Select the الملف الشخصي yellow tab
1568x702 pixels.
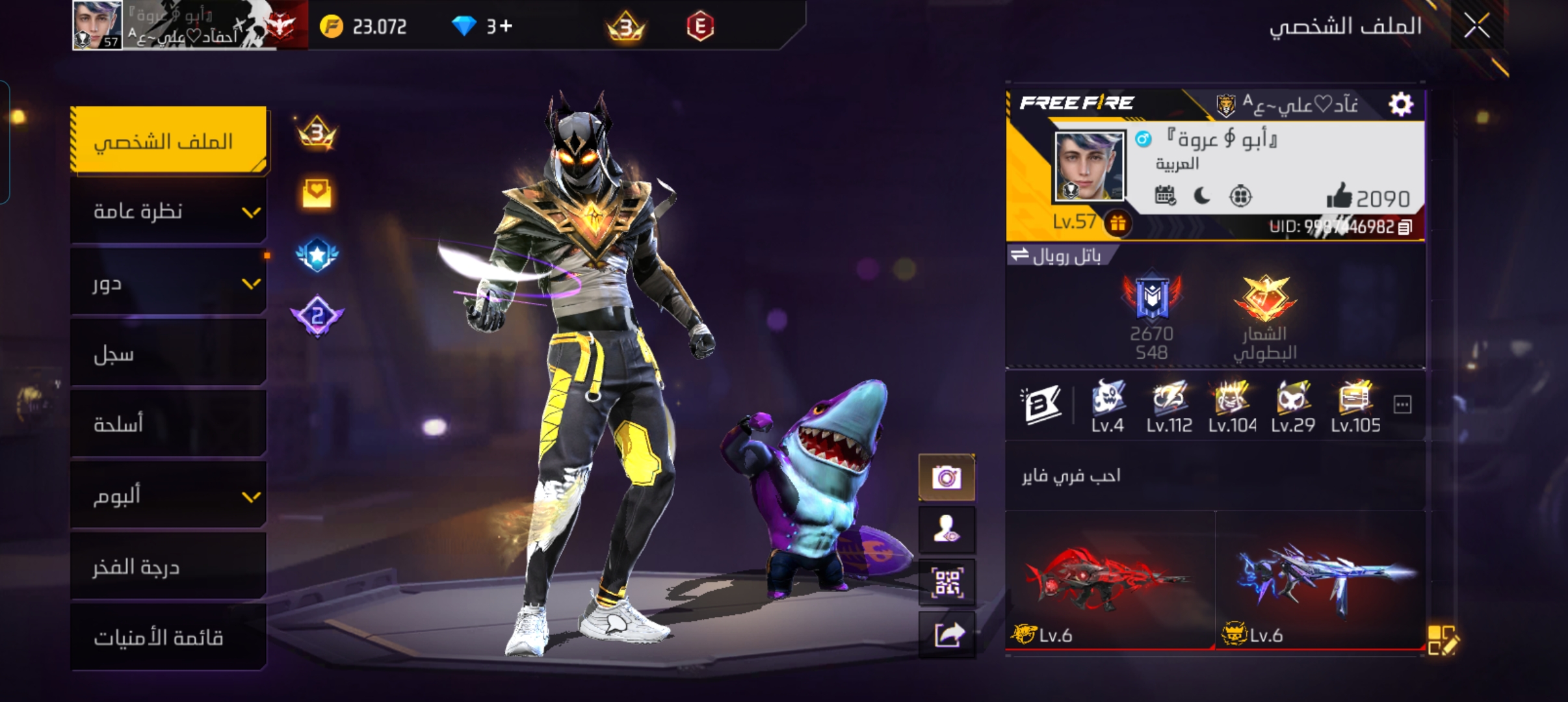click(168, 140)
